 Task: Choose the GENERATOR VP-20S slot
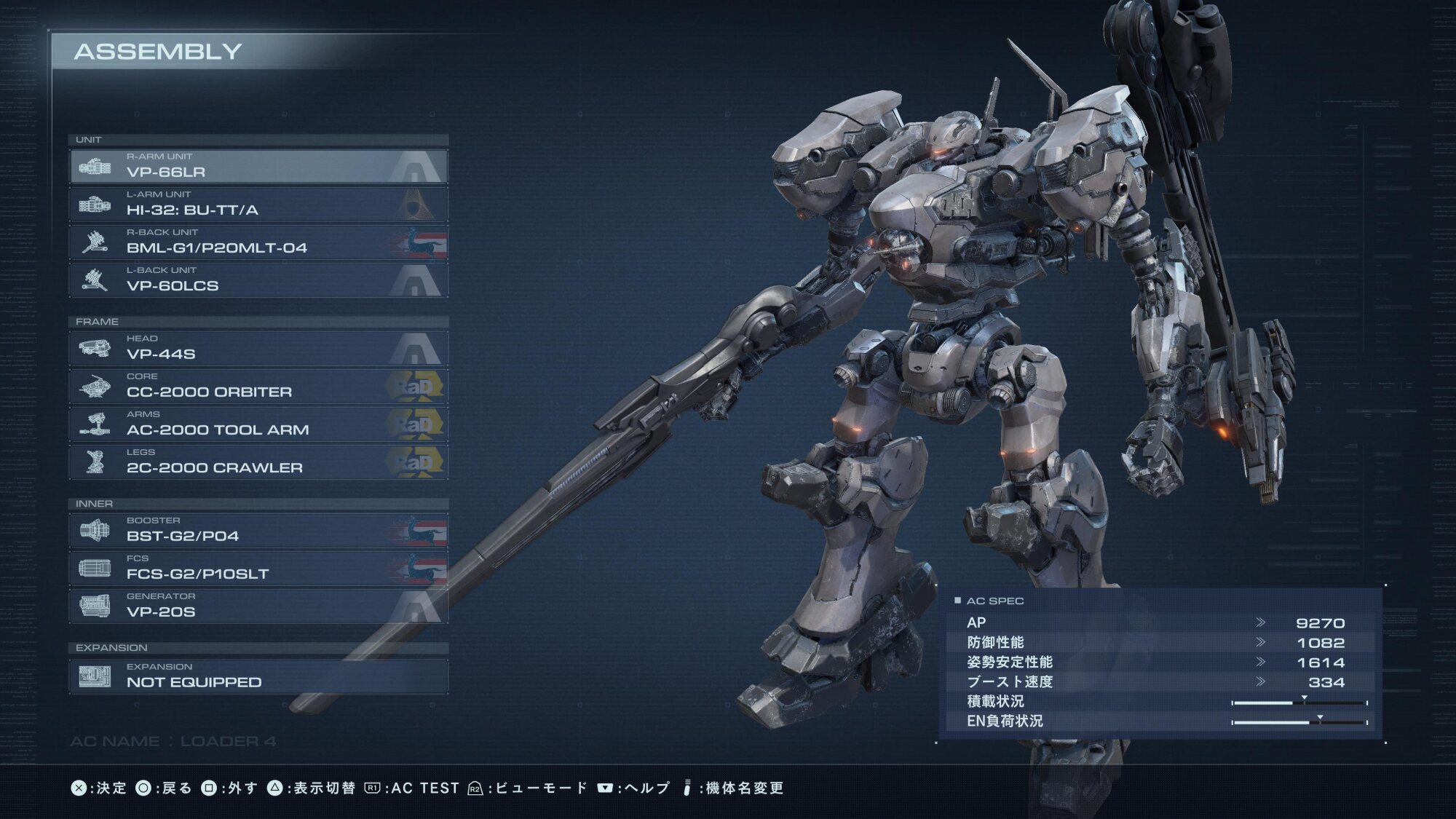pyautogui.click(x=258, y=606)
